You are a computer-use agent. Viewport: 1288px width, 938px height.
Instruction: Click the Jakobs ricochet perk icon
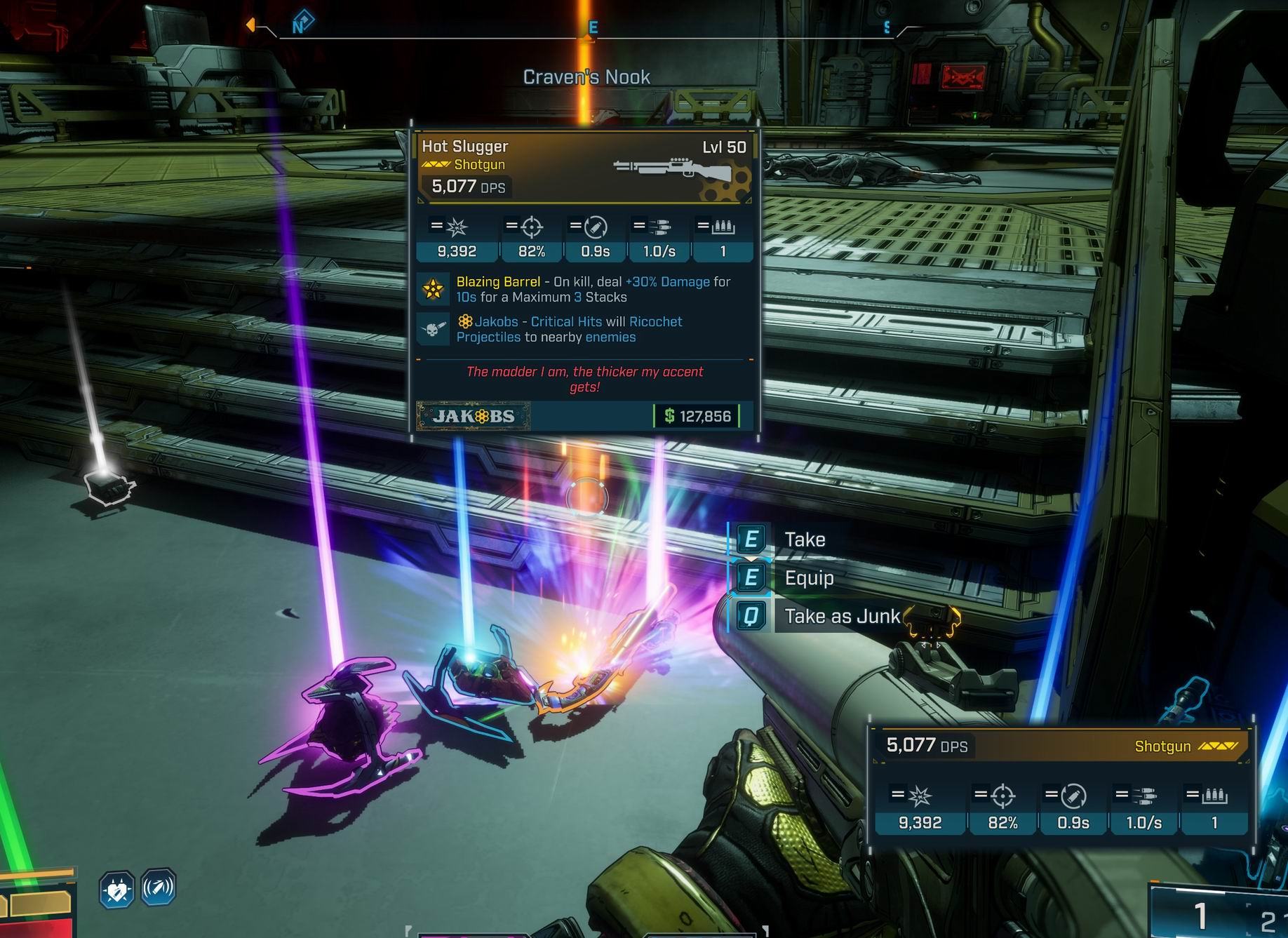(432, 329)
